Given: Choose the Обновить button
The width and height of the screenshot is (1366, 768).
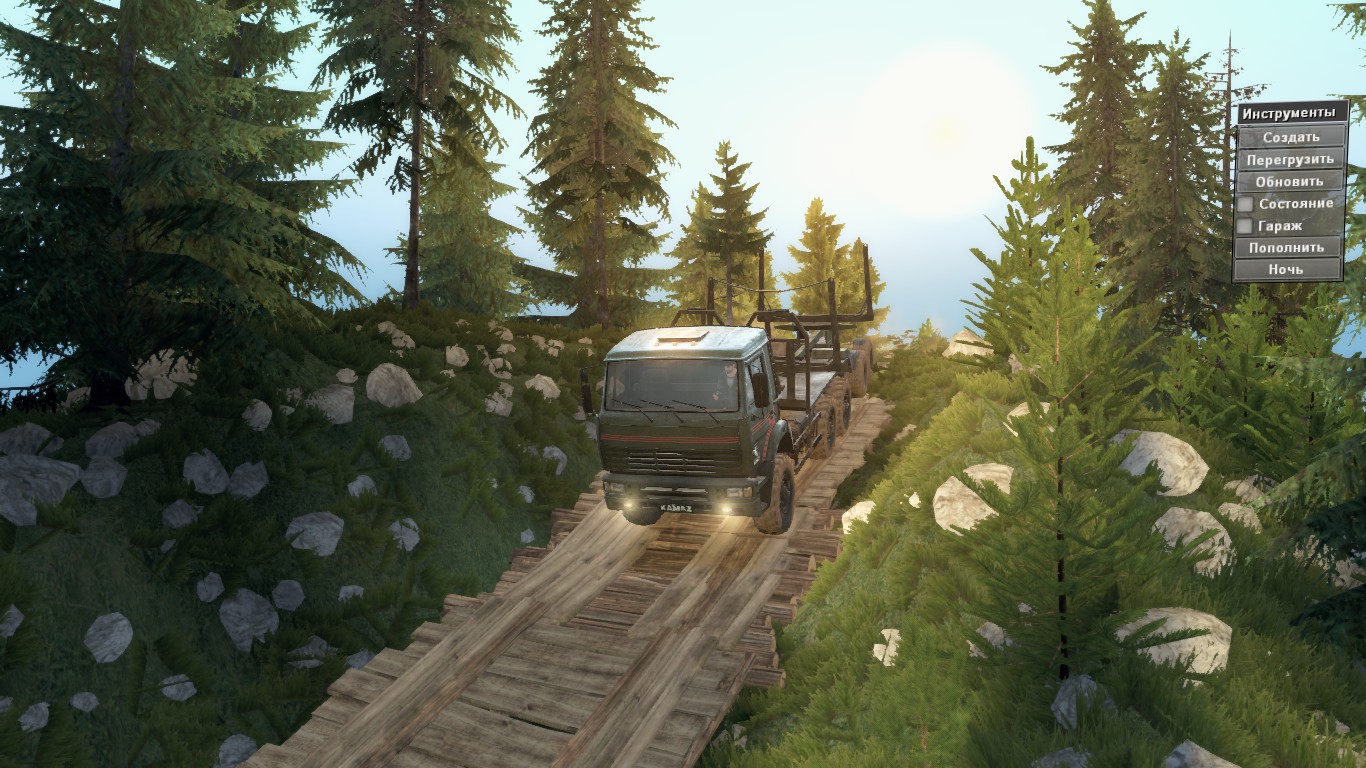Looking at the screenshot, I should 1290,181.
